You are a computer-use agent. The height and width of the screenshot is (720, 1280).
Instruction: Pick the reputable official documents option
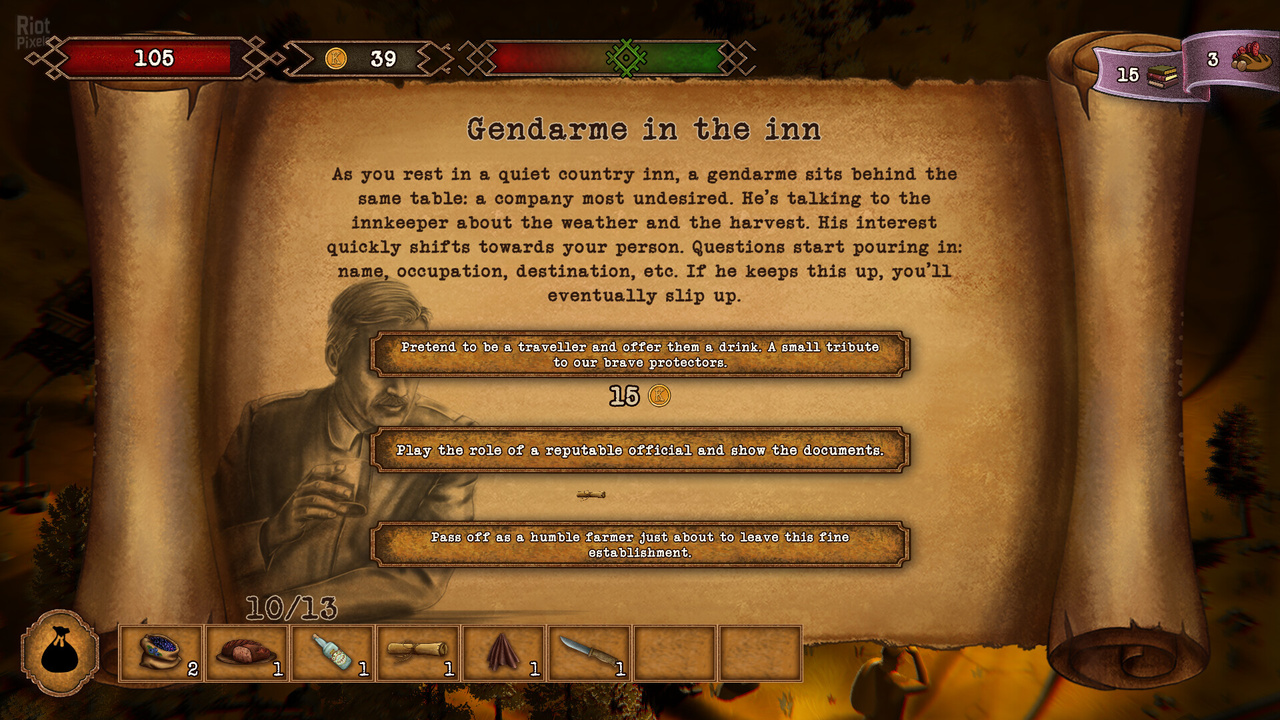[640, 450]
